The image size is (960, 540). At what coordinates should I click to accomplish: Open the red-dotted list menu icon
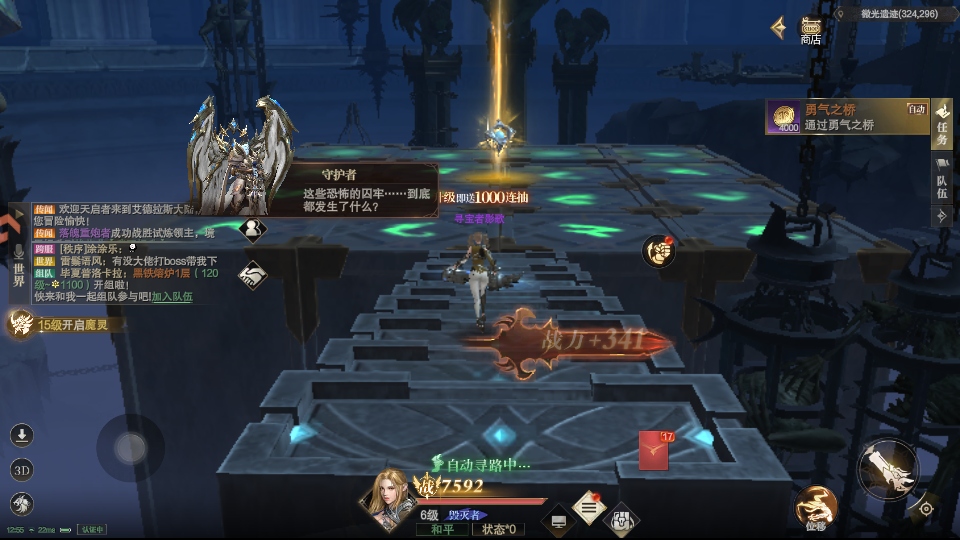[x=589, y=508]
